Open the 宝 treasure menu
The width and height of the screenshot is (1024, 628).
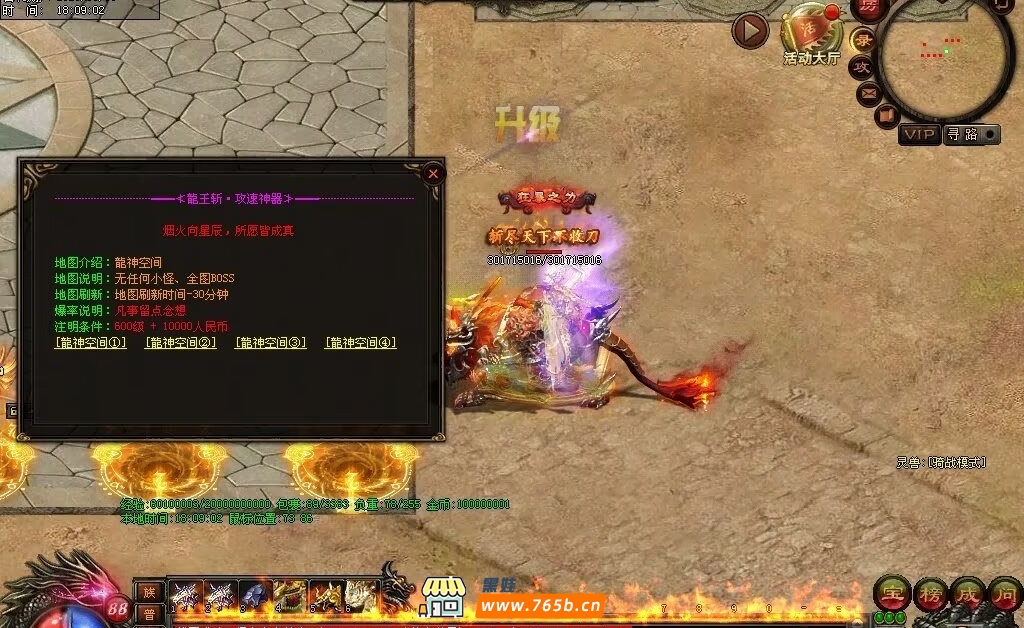890,593
